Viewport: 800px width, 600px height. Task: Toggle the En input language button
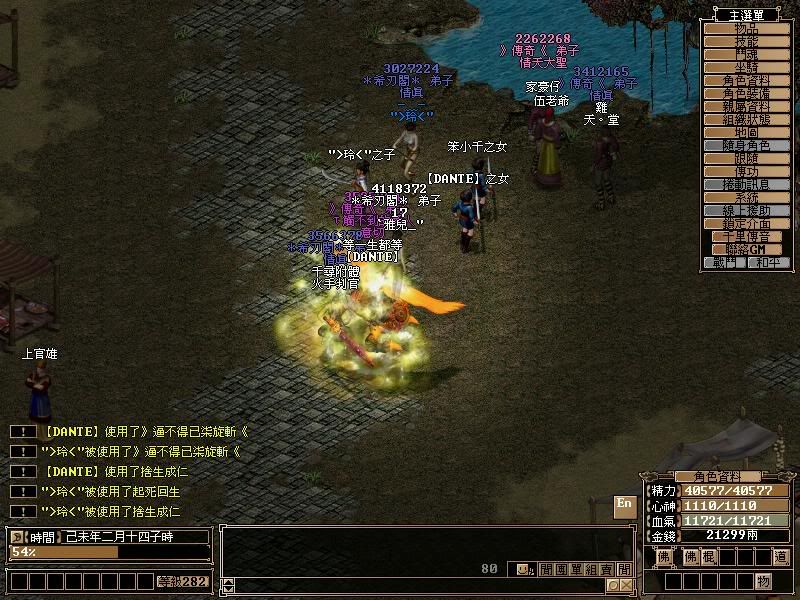point(624,503)
